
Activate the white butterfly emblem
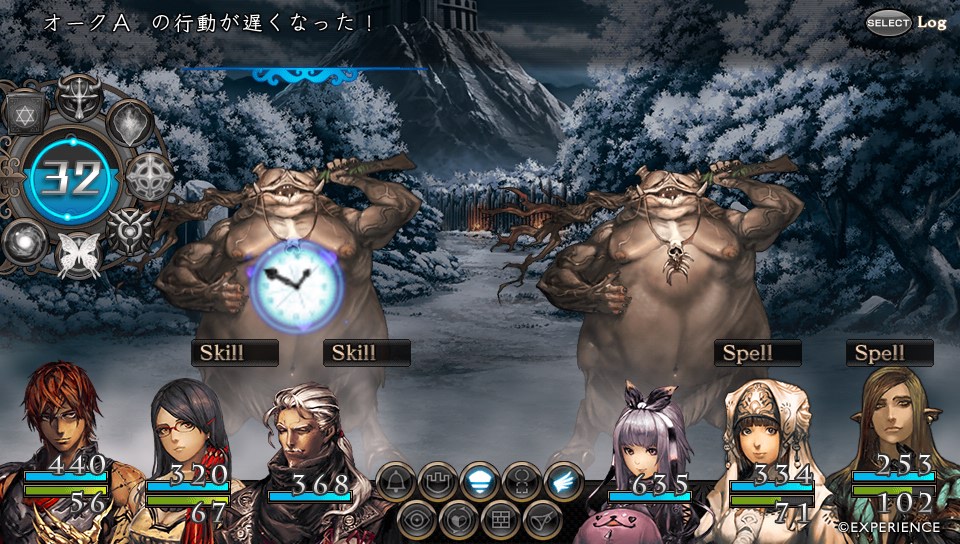point(77,255)
